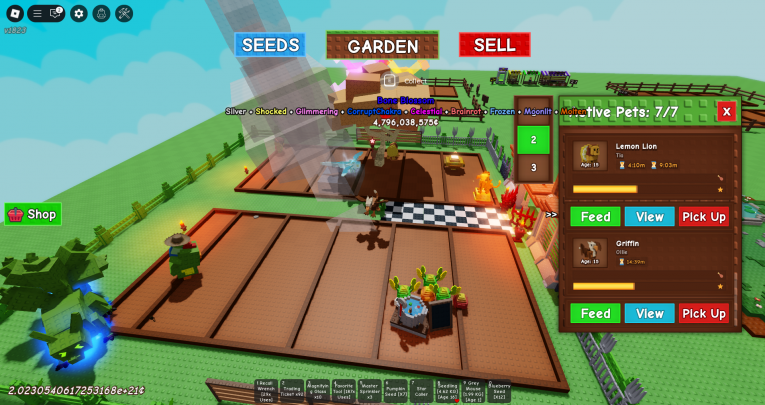The image size is (765, 405).
Task: Switch to pet loadout 2
Action: pyautogui.click(x=533, y=140)
